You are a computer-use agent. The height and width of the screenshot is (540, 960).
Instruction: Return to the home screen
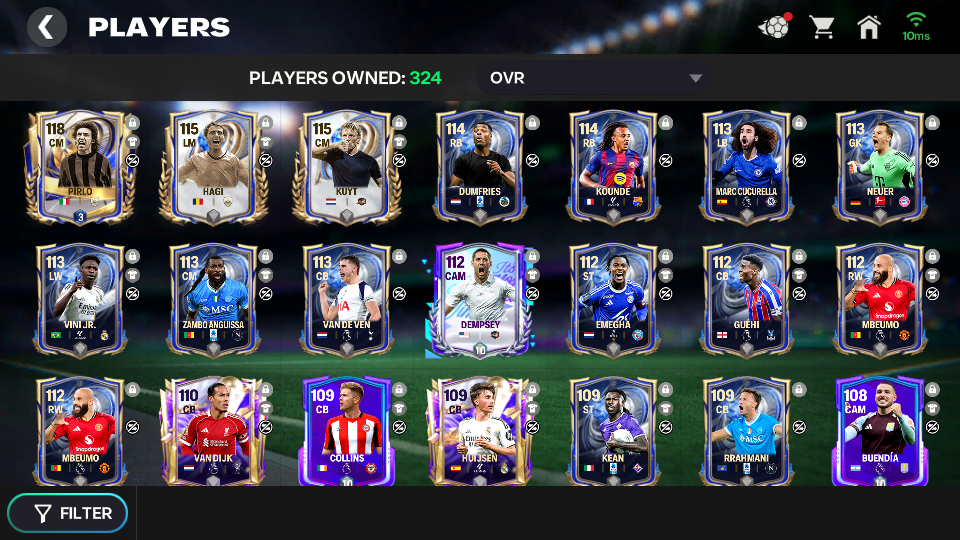point(868,27)
